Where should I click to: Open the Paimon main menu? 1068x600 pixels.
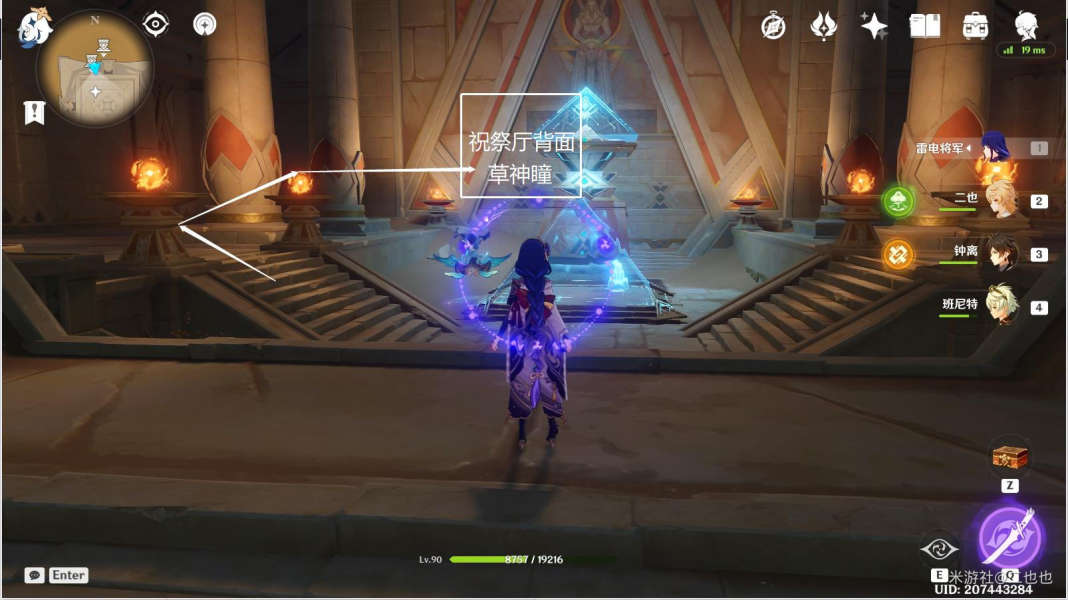coord(33,27)
